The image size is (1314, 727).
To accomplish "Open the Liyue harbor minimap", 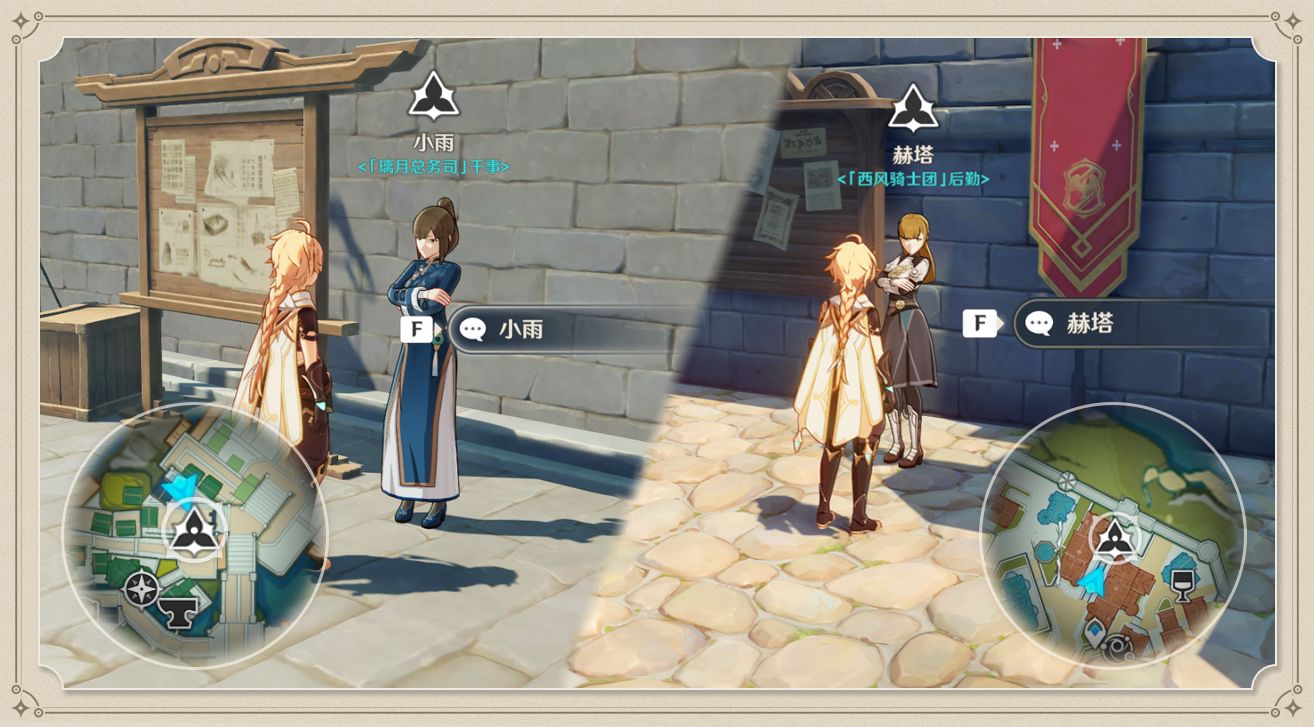I will point(196,534).
